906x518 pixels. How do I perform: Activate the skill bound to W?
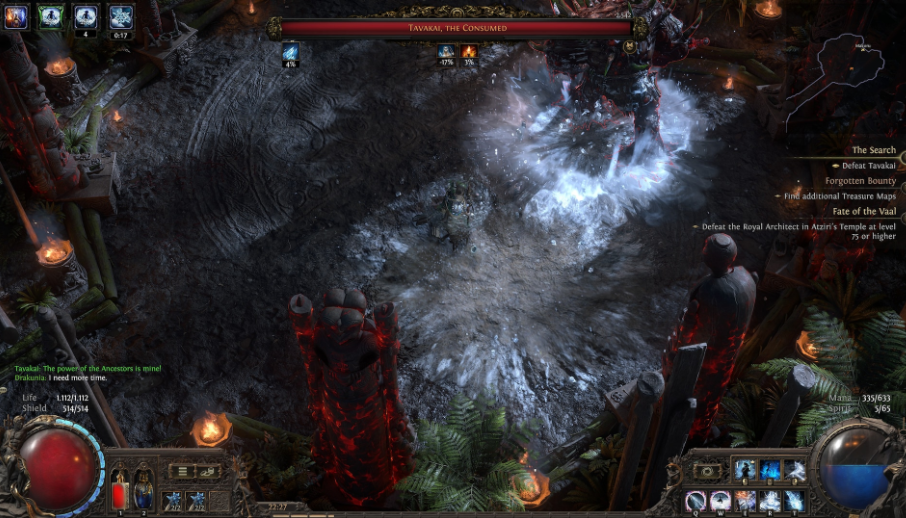(x=720, y=499)
